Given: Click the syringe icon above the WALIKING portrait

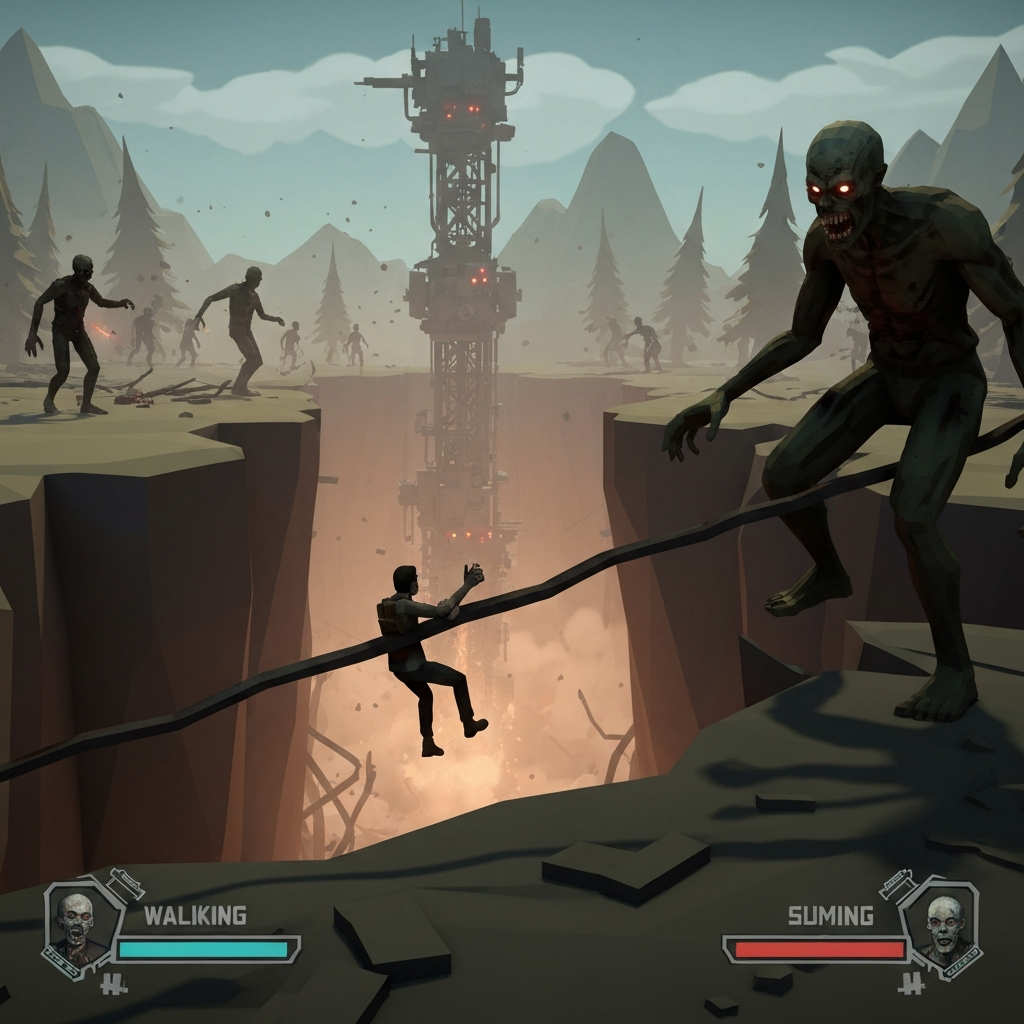Looking at the screenshot, I should 126,882.
